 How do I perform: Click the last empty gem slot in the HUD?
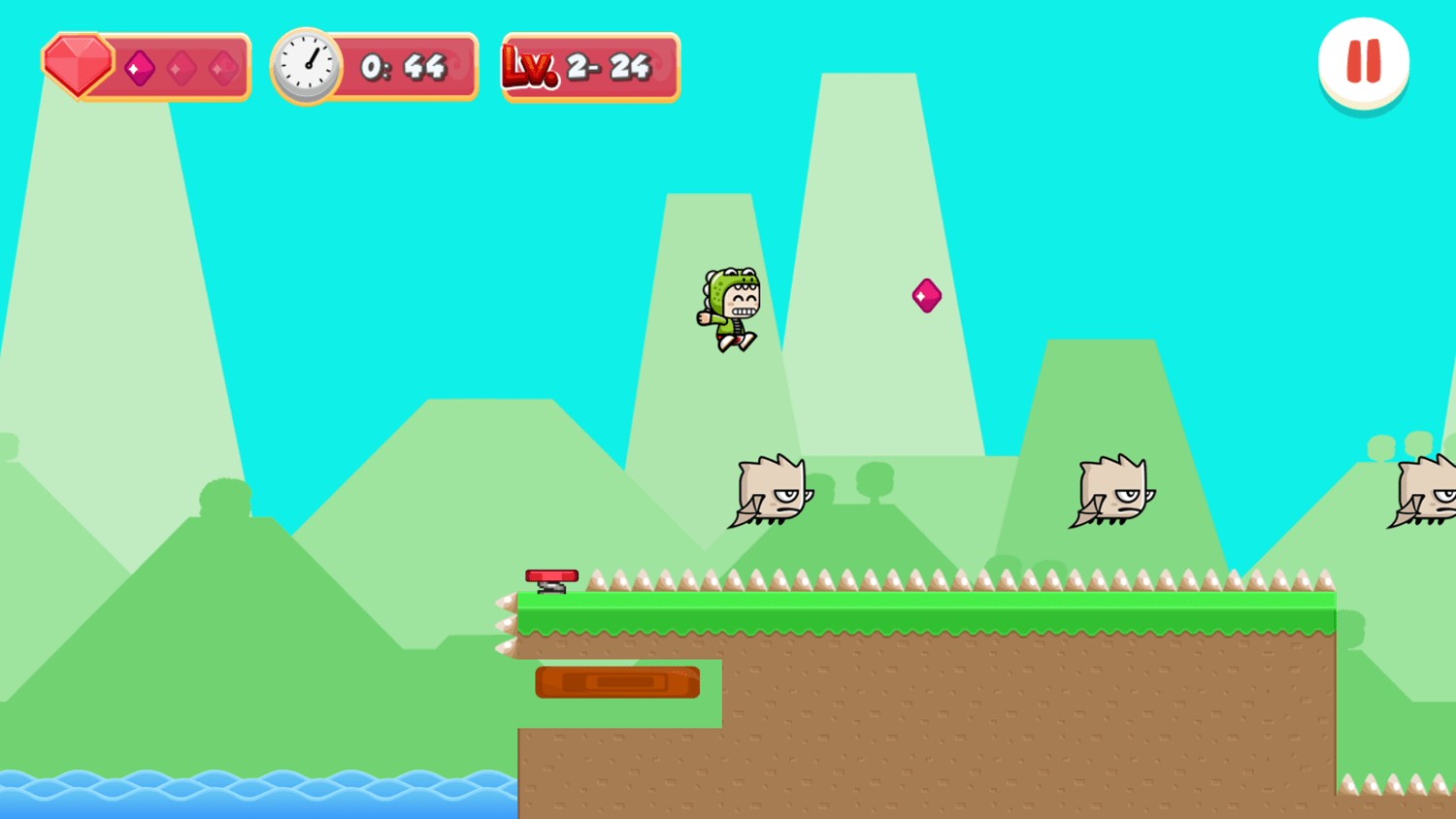224,68
